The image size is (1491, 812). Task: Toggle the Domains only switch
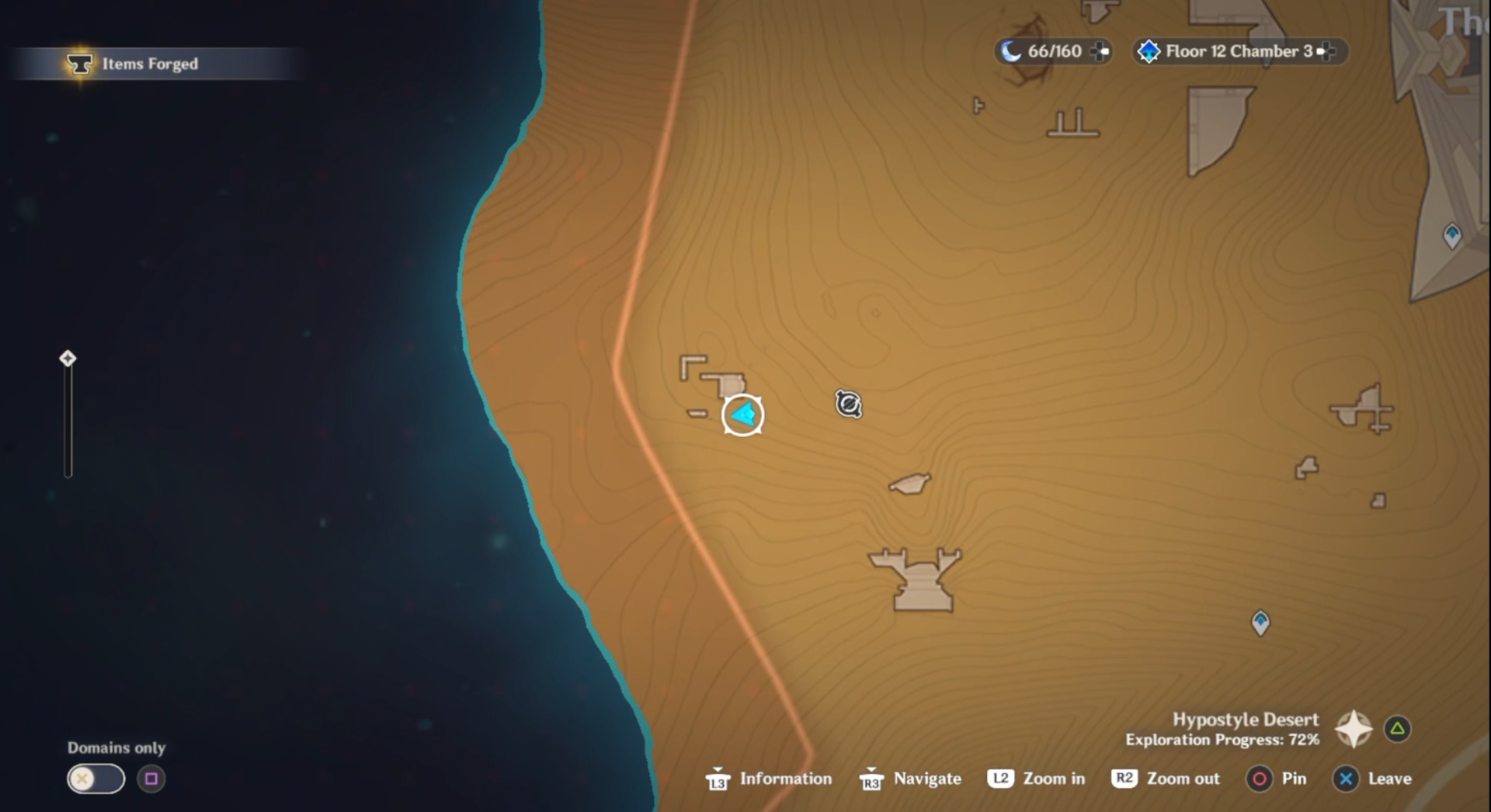[x=95, y=779]
